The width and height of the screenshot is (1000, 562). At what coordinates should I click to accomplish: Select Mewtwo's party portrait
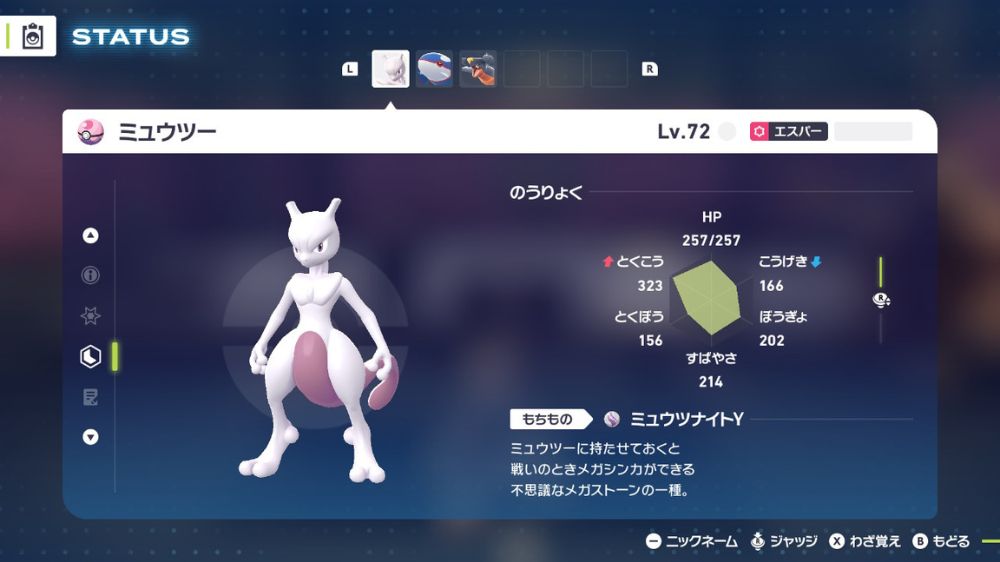390,69
